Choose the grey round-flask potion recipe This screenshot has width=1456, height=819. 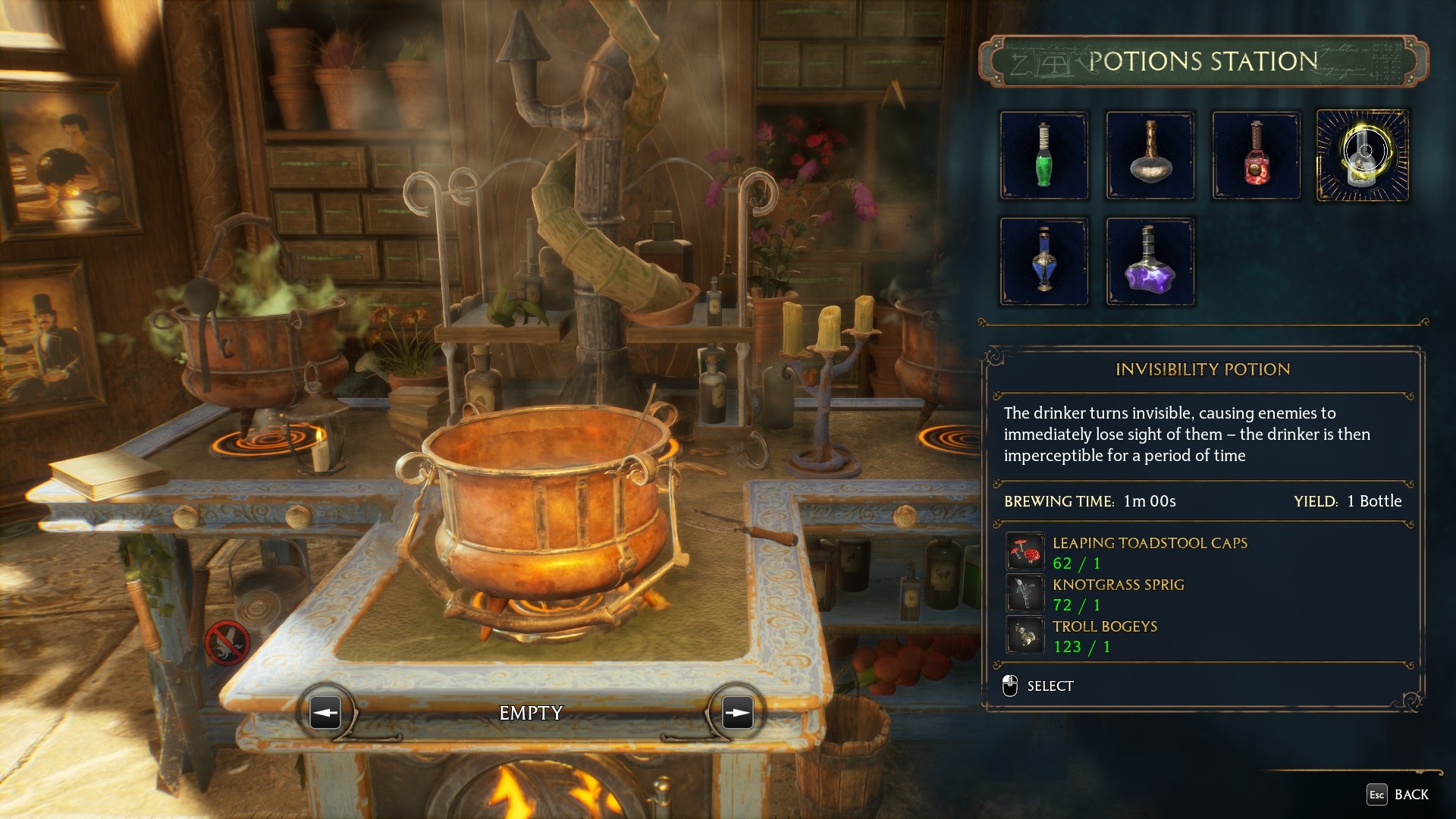click(1150, 155)
